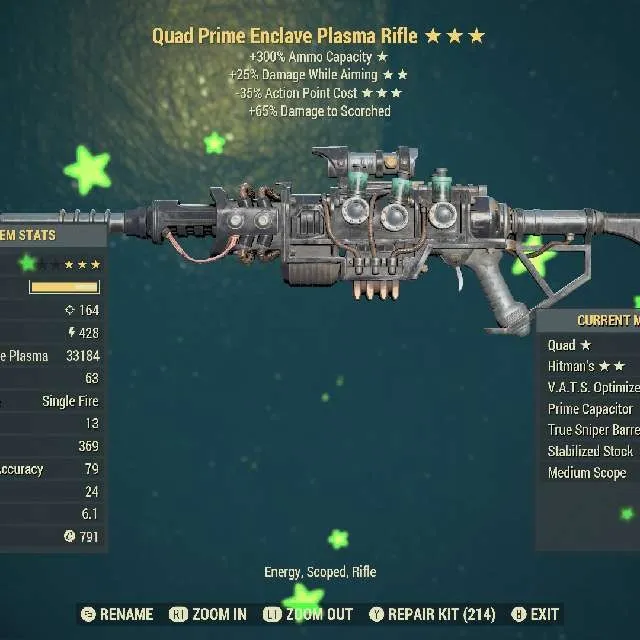Click the Zoom Out option
This screenshot has width=640, height=640.
(308, 614)
